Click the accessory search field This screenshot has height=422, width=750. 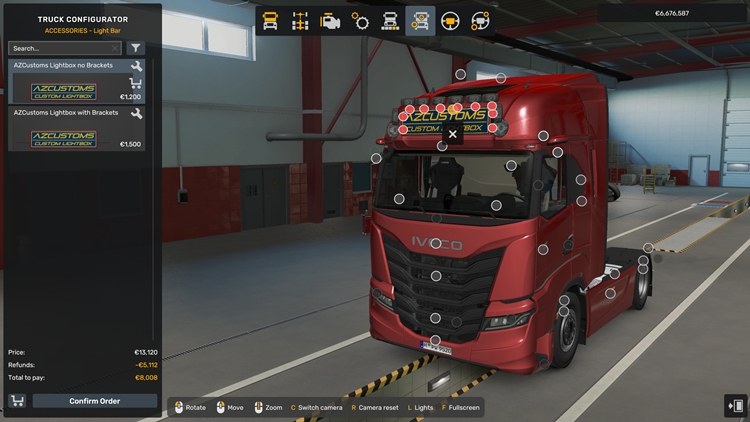click(58, 48)
